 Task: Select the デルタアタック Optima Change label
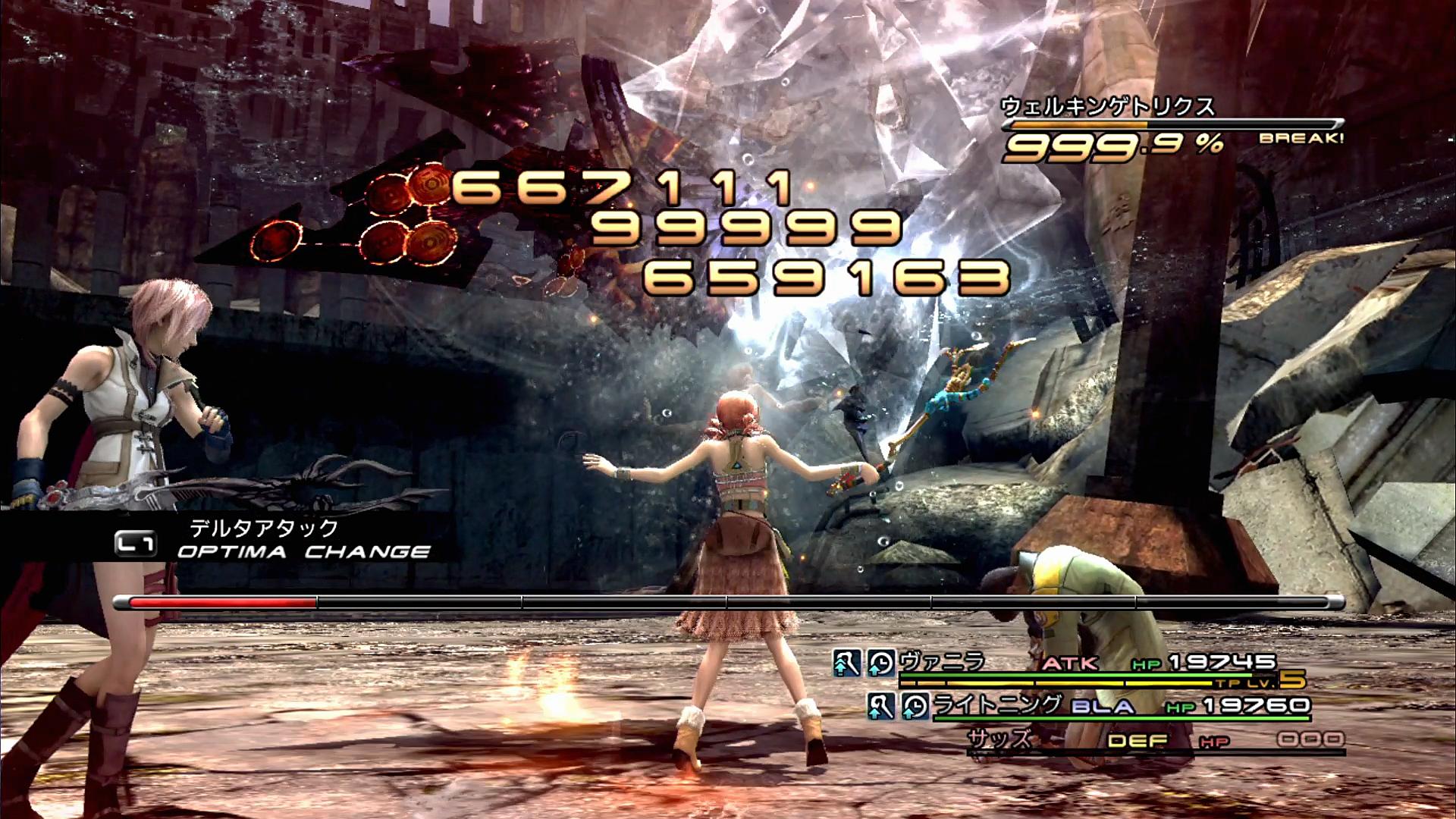pos(263,528)
